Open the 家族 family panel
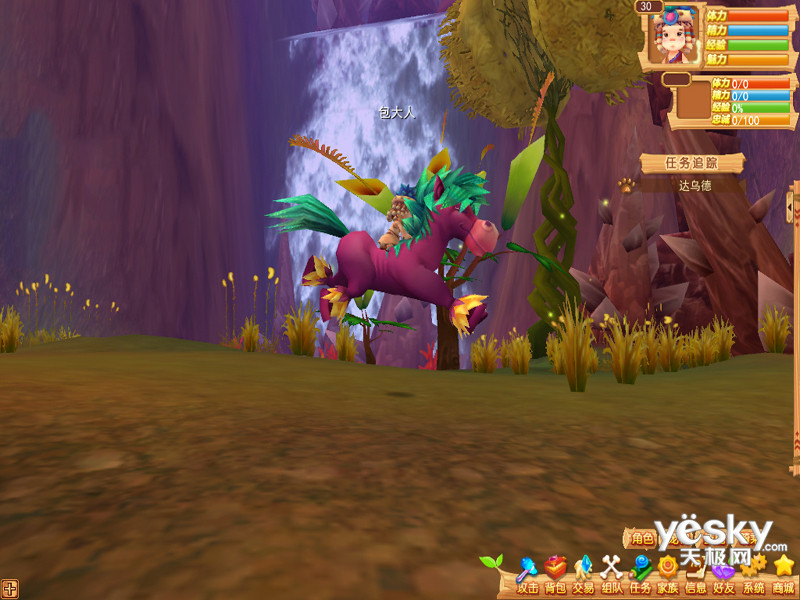Viewport: 800px width, 600px height. (x=668, y=576)
